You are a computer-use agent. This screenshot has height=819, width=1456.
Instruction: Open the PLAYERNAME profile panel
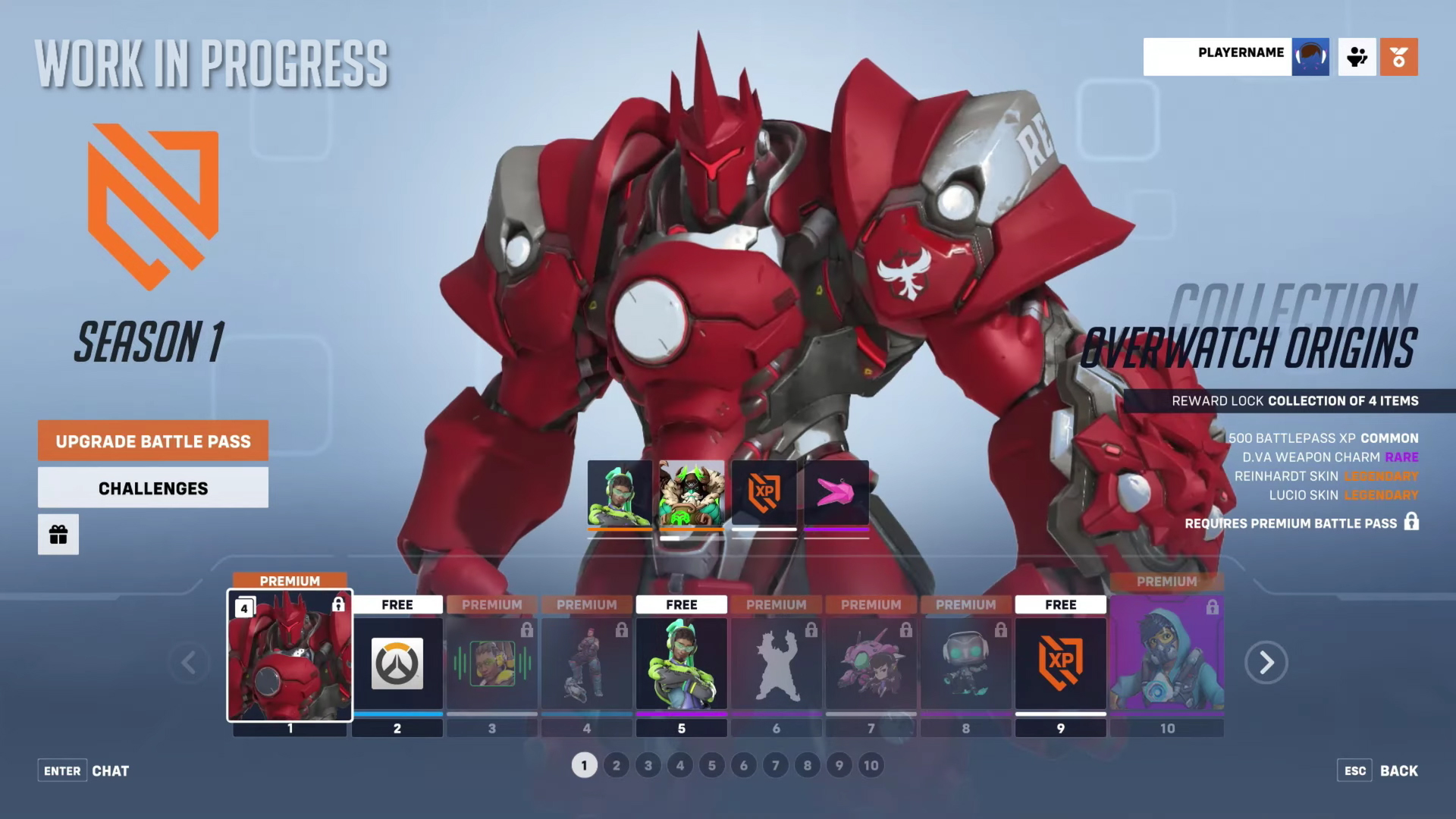point(1236,57)
